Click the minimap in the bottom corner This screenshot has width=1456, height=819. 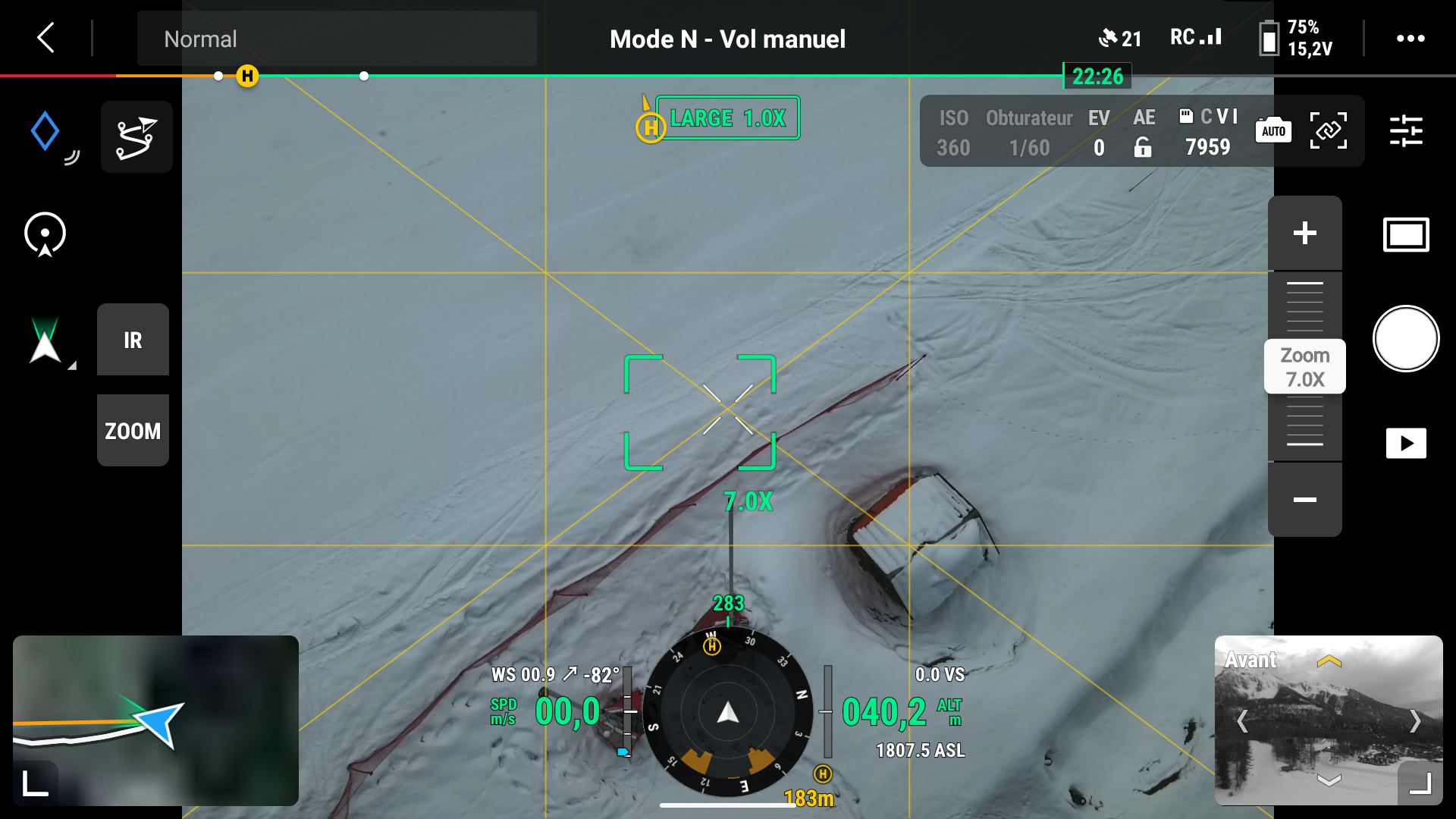pyautogui.click(x=155, y=720)
